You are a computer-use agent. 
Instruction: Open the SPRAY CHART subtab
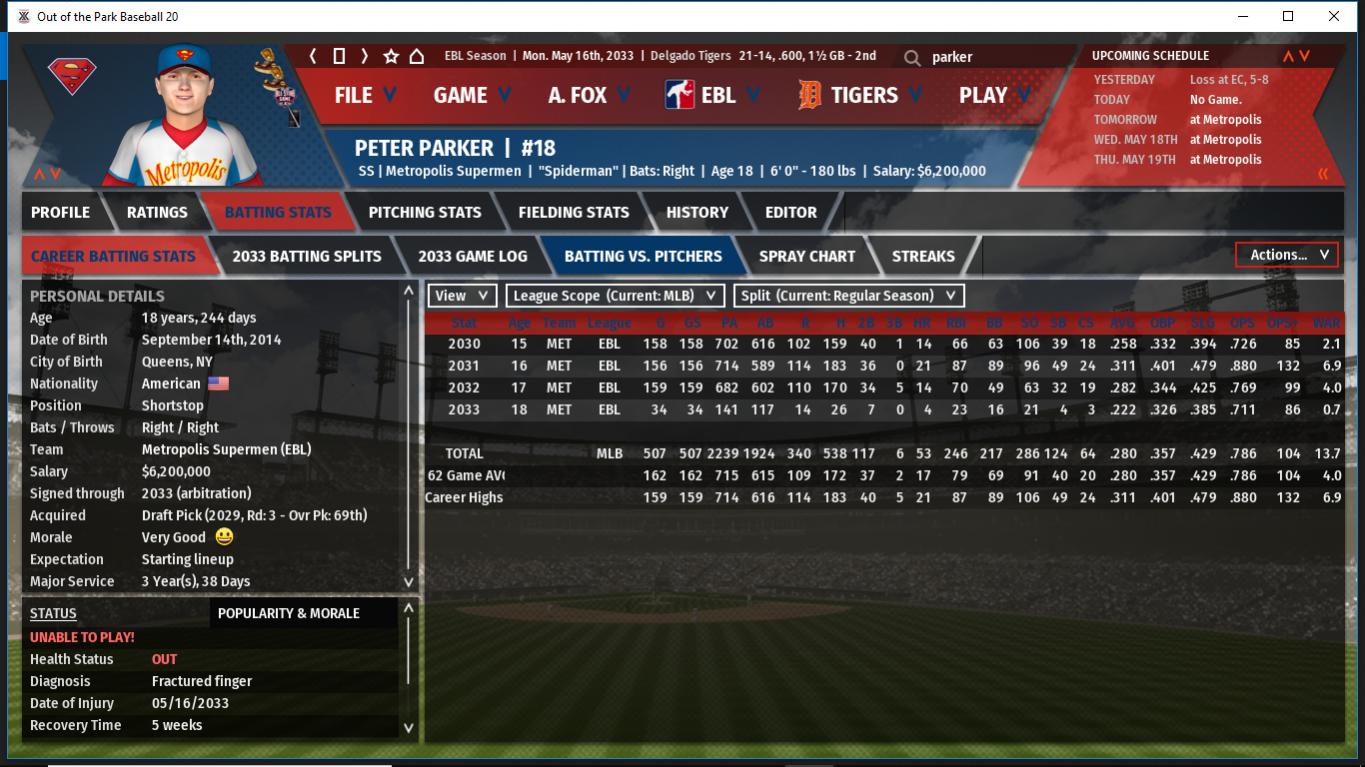[x=807, y=256]
